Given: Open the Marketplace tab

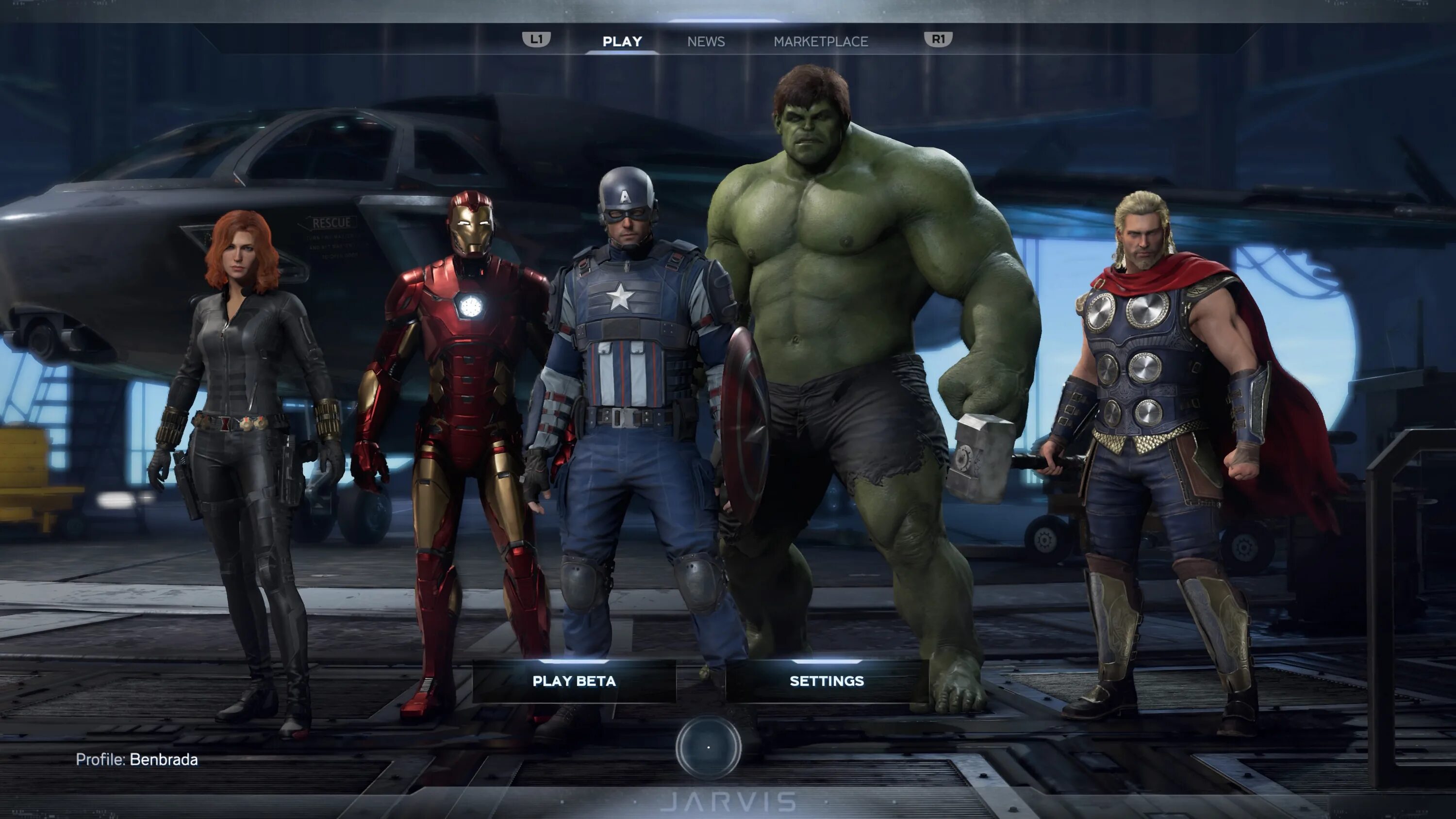Looking at the screenshot, I should [820, 41].
